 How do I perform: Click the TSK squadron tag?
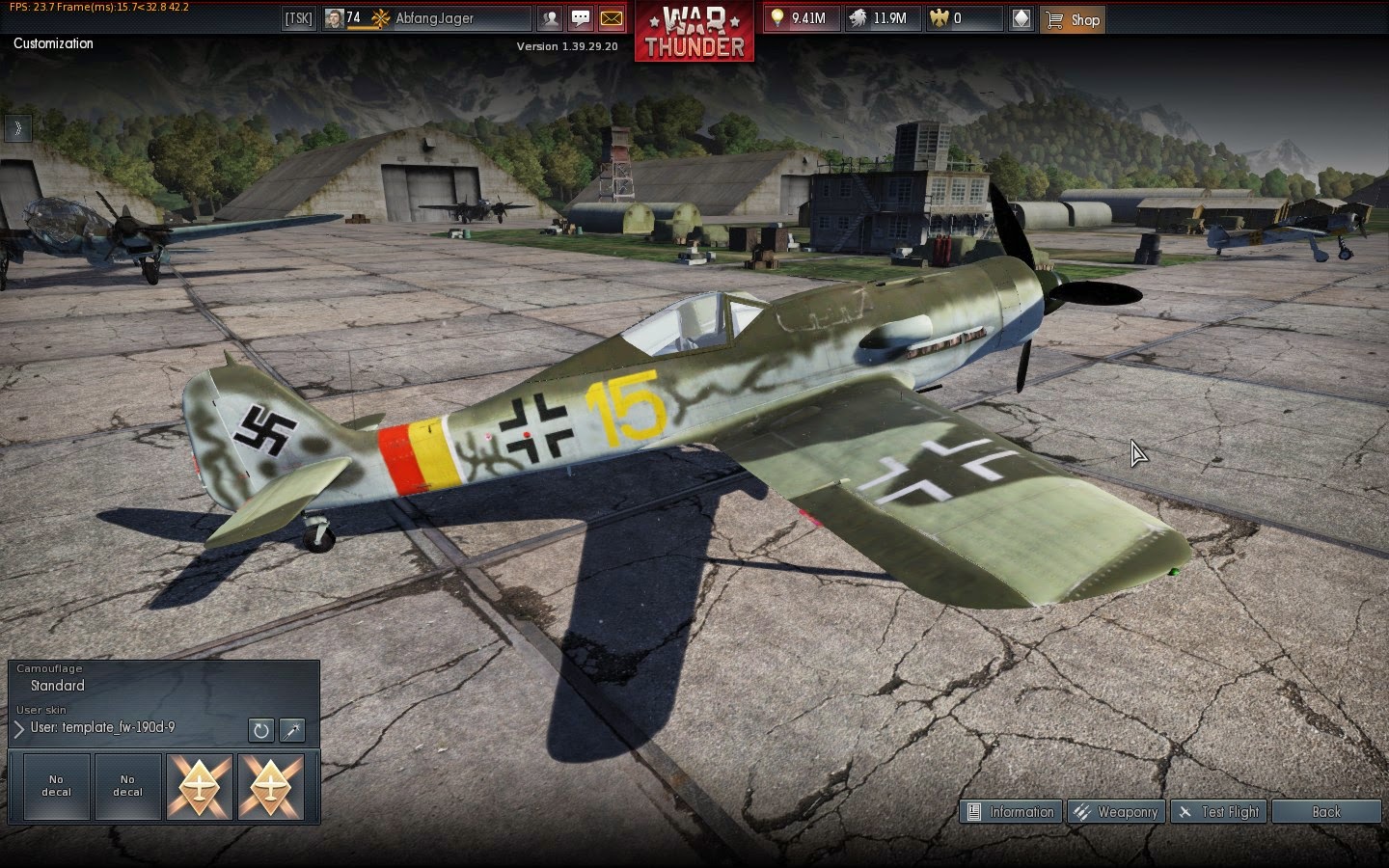point(299,18)
